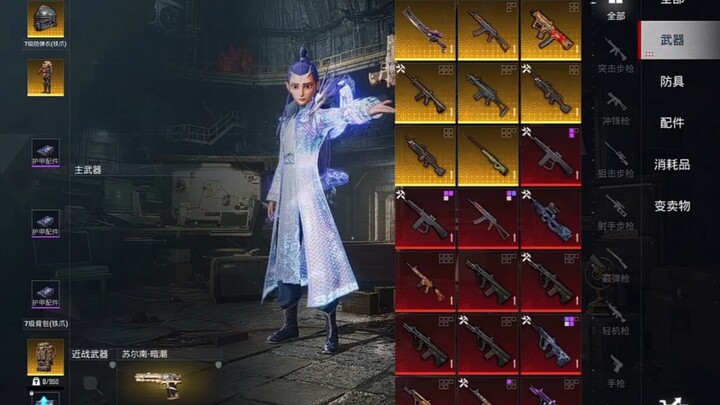The image size is (720, 405).
Task: Filter weapons by 手枪 (Pistol)
Action: pos(617,366)
